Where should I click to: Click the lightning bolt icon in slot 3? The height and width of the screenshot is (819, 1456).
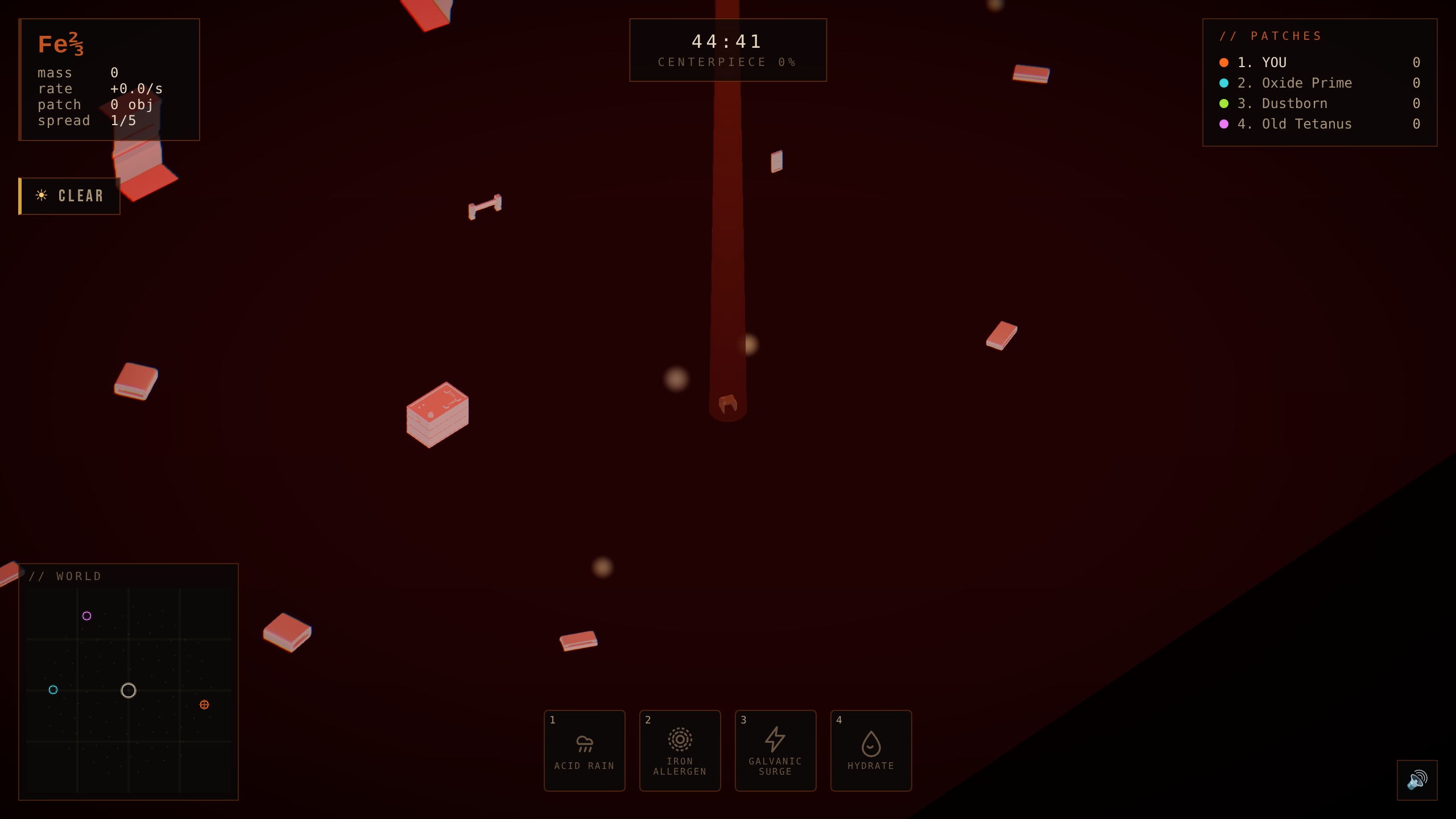pos(775,738)
